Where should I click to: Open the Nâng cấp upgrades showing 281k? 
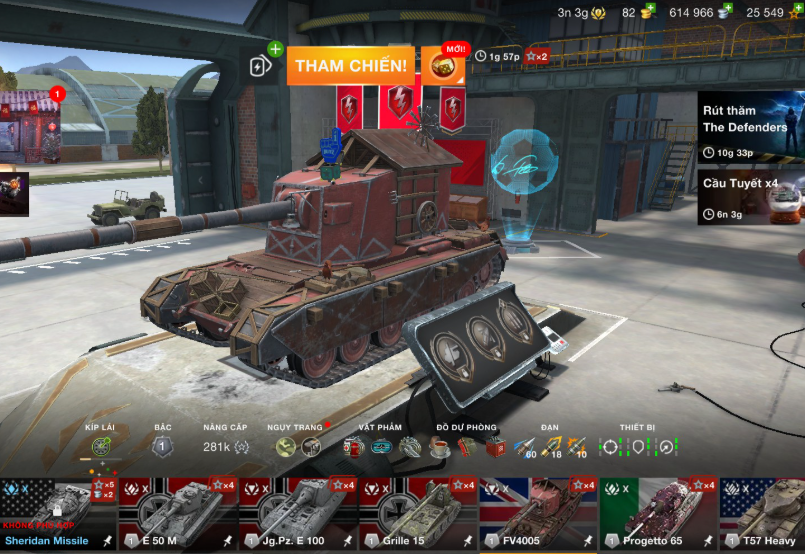[x=225, y=447]
